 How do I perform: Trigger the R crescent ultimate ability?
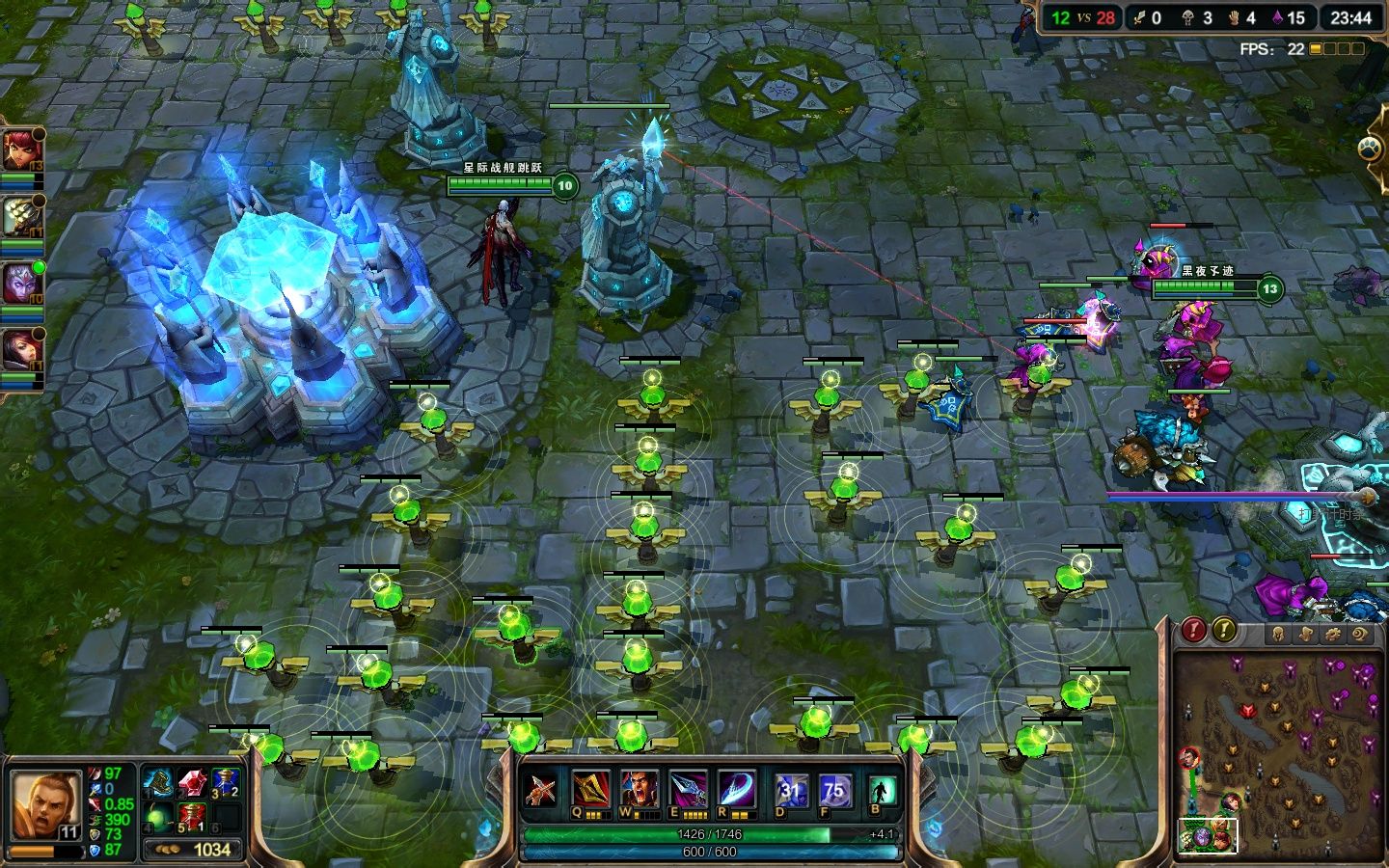(736, 790)
